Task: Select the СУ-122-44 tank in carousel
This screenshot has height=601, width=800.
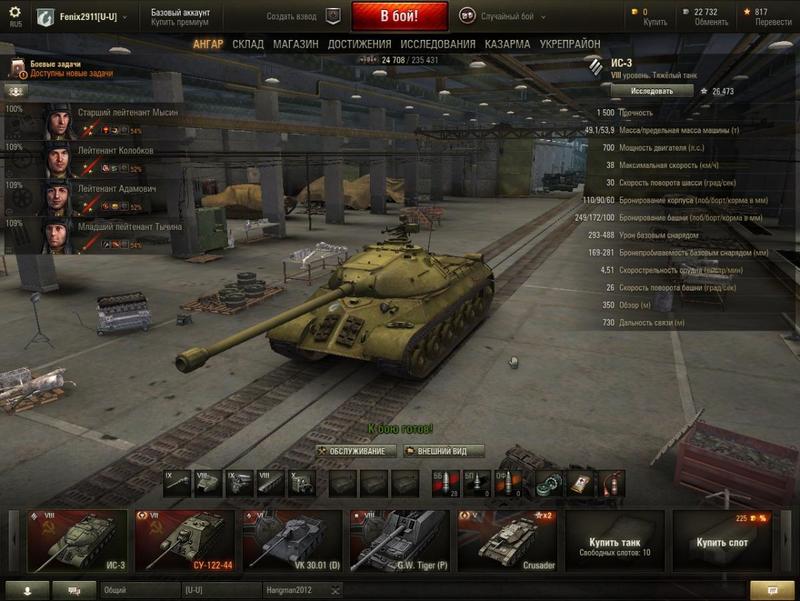Action: pyautogui.click(x=185, y=541)
